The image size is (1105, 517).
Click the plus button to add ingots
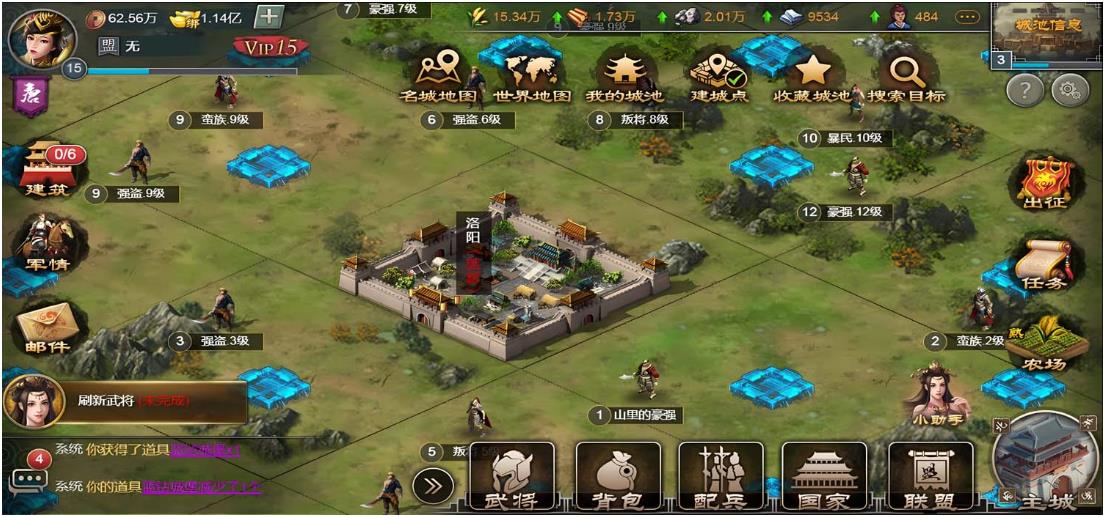(268, 17)
